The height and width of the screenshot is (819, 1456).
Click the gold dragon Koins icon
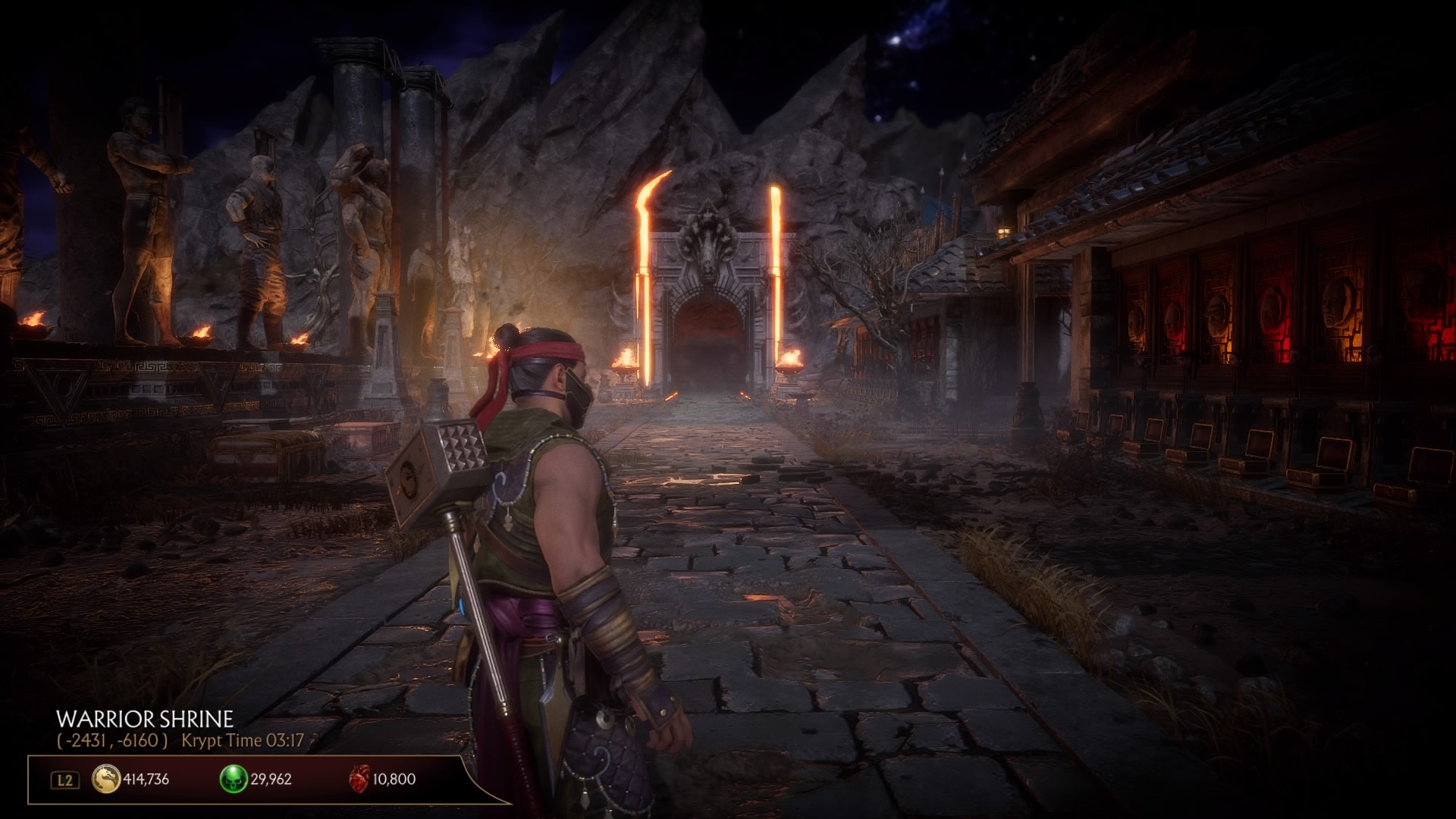[106, 780]
